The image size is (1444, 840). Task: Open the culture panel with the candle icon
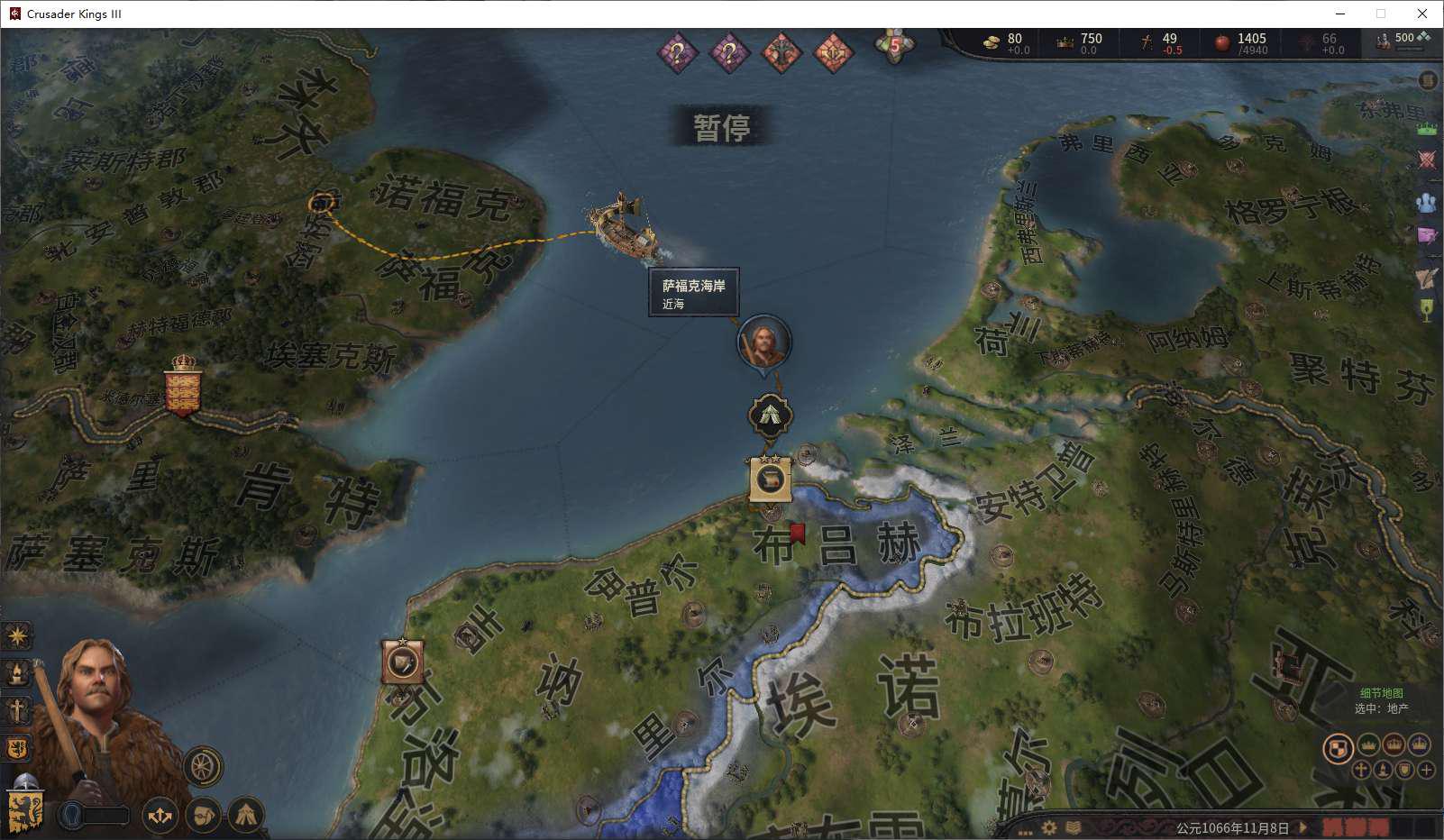[x=17, y=673]
